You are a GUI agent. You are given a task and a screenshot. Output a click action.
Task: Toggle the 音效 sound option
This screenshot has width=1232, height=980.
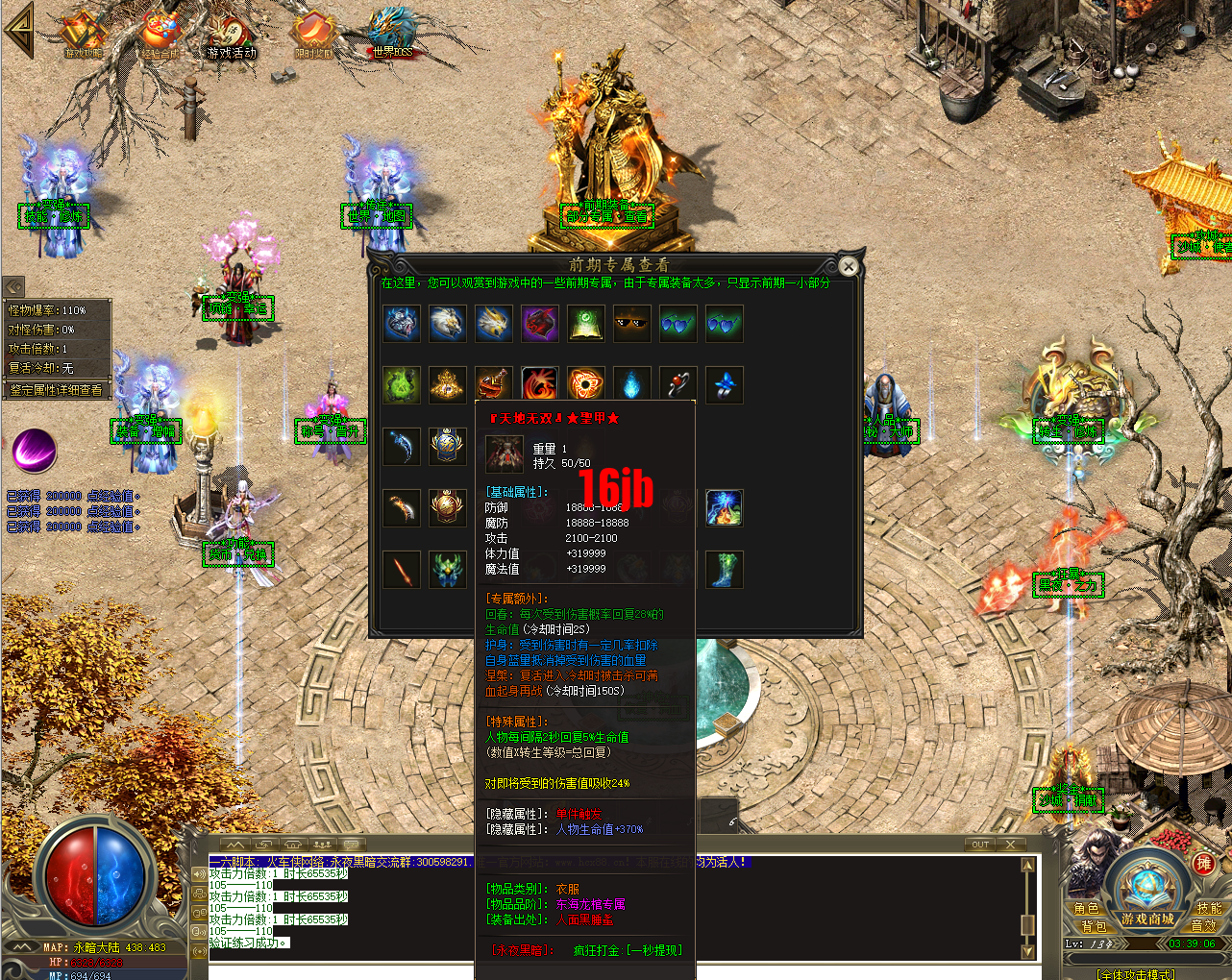tap(1203, 926)
